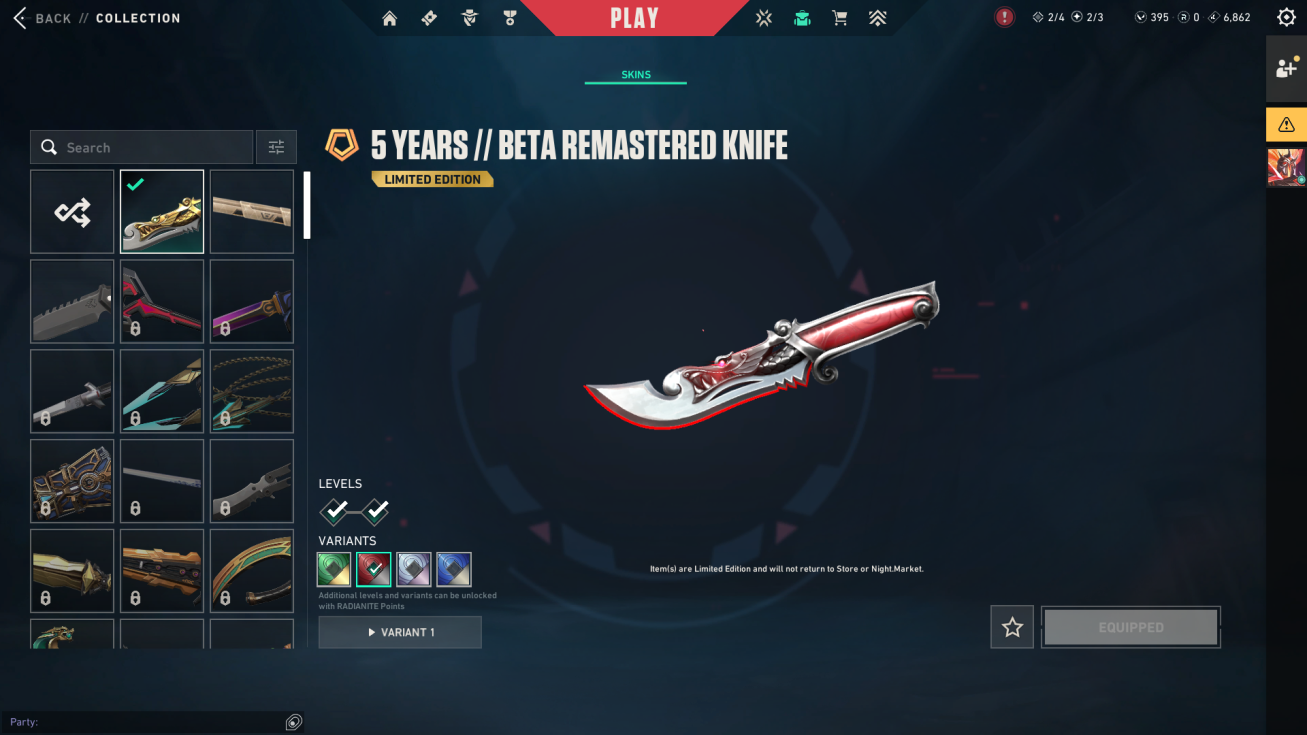
Task: Open the skin filter options button
Action: click(276, 147)
